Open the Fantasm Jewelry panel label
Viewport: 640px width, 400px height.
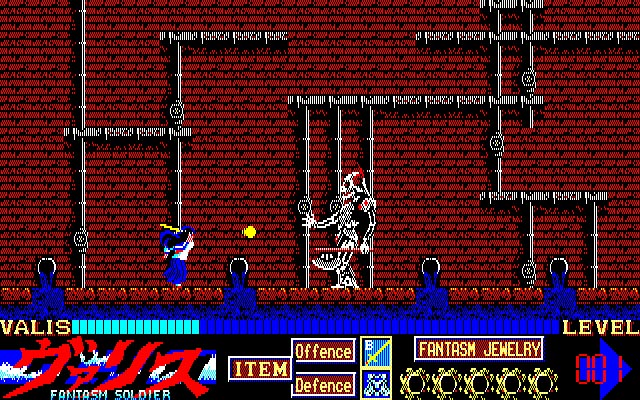pos(478,349)
